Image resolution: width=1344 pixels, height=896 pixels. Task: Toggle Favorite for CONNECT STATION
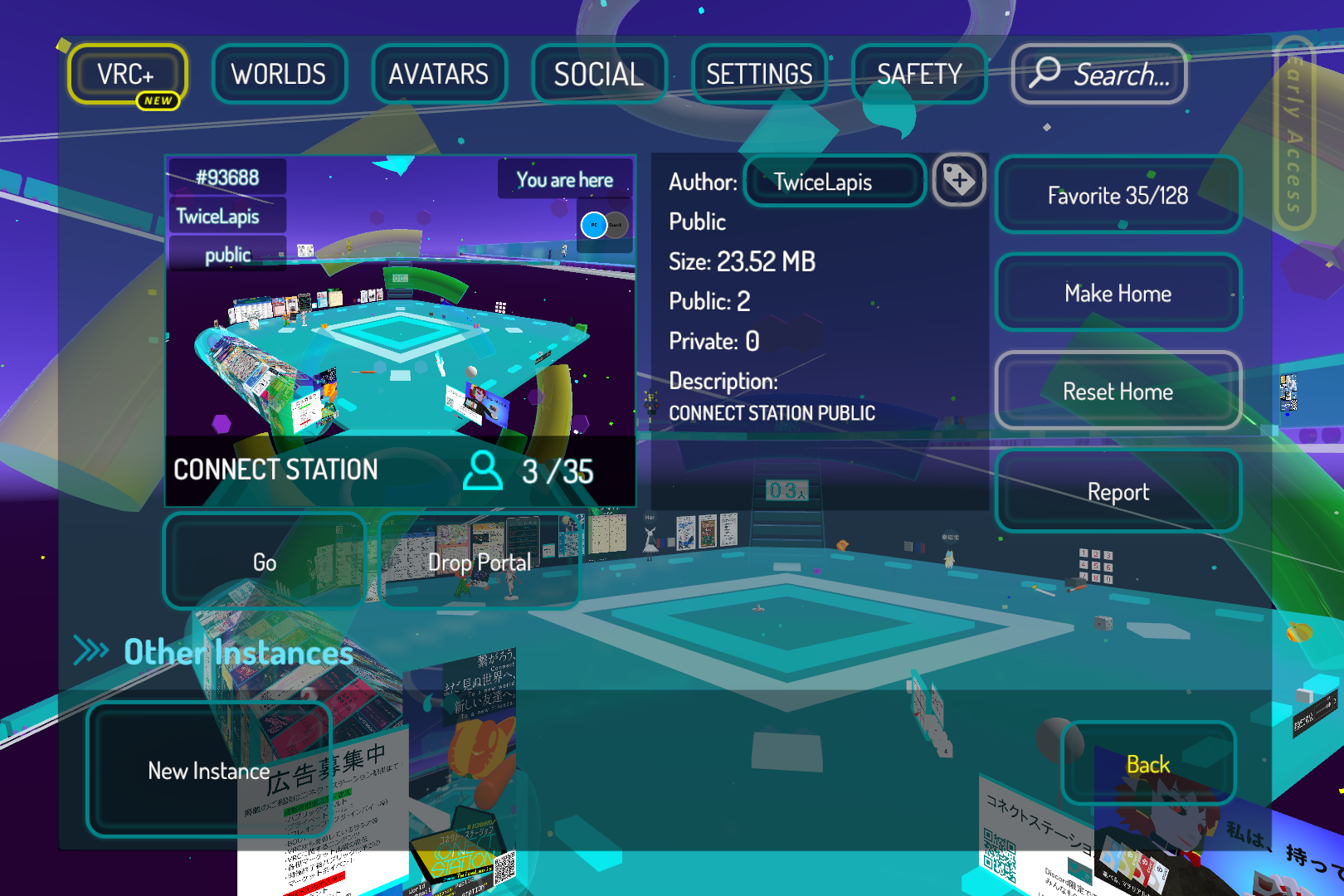[1118, 196]
